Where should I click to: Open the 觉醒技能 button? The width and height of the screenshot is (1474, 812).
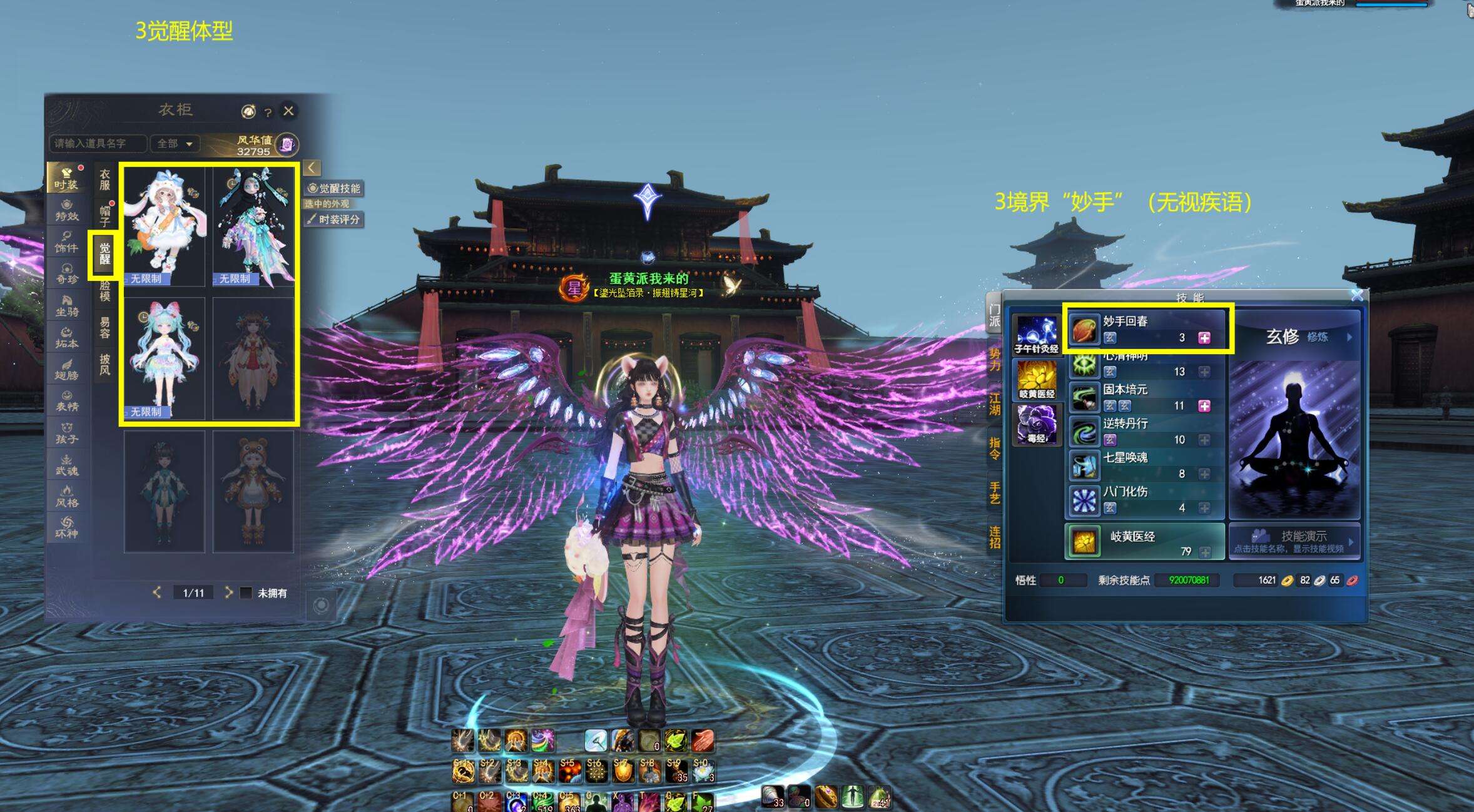tap(334, 188)
